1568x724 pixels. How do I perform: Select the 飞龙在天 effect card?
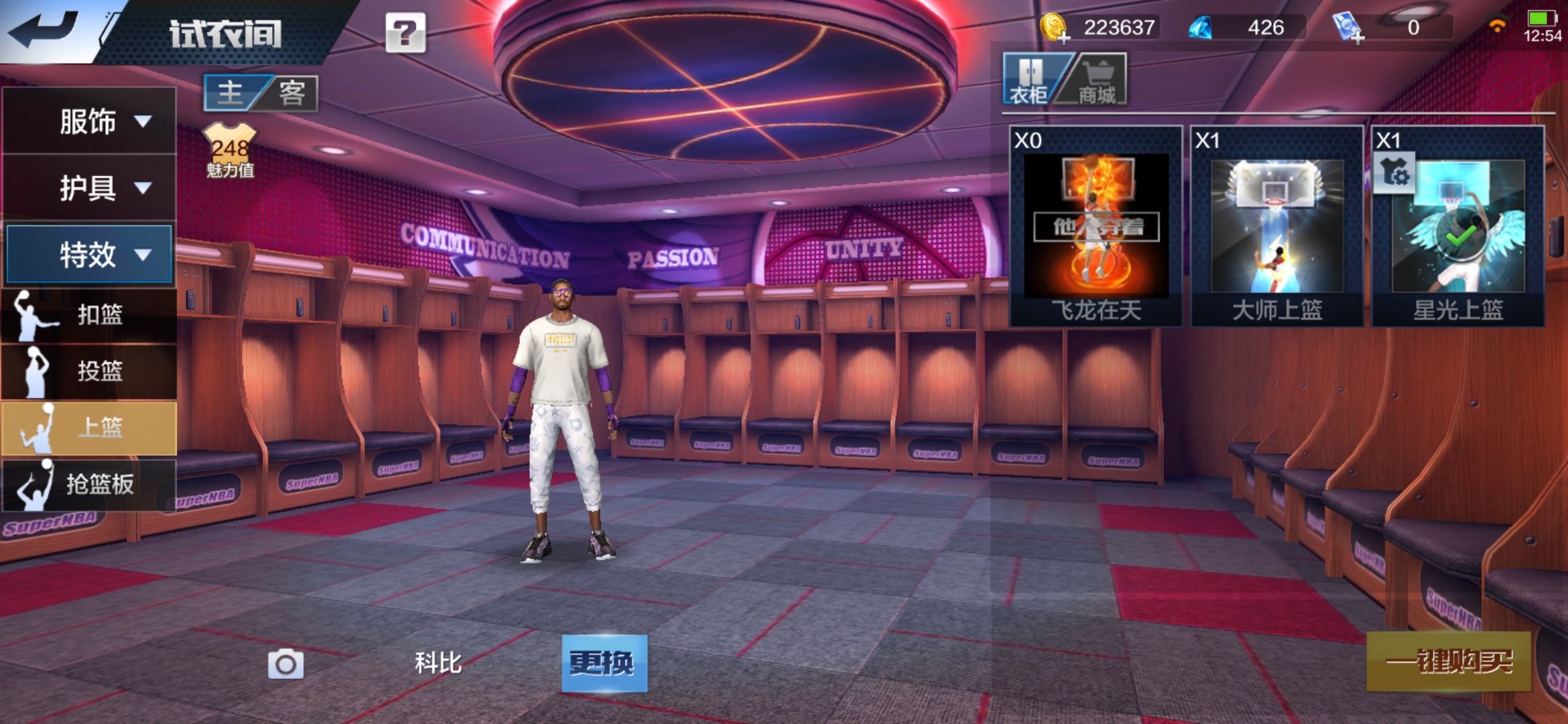(x=1096, y=226)
